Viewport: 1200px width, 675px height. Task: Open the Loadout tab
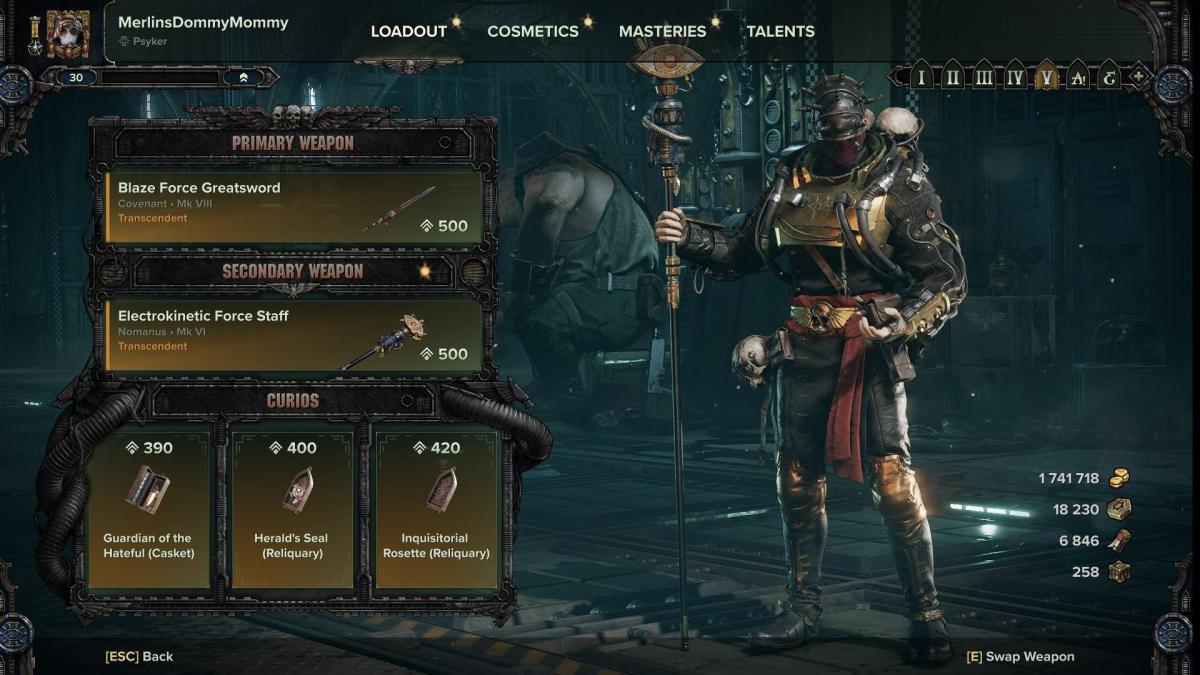[x=408, y=31]
